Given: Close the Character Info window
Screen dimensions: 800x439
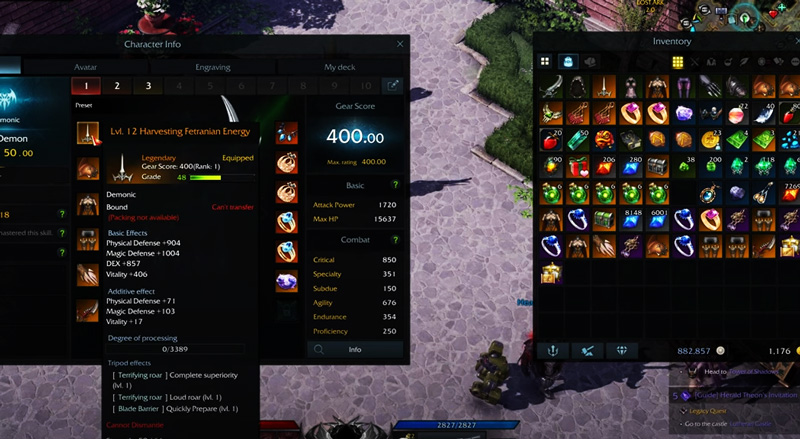Looking at the screenshot, I should click(400, 44).
